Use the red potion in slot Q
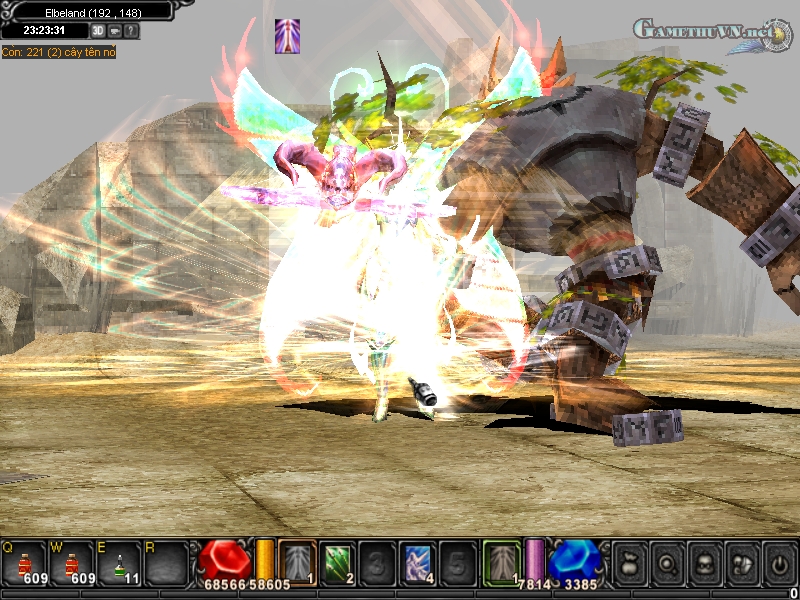Viewport: 800px width, 600px height. point(24,563)
